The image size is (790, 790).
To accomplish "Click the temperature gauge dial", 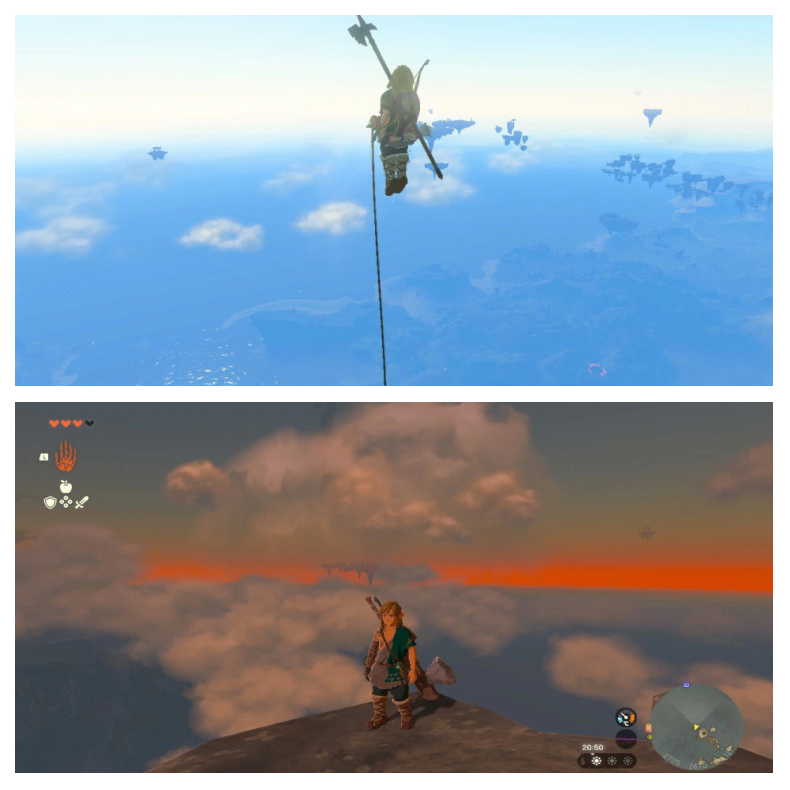I will pos(627,716).
